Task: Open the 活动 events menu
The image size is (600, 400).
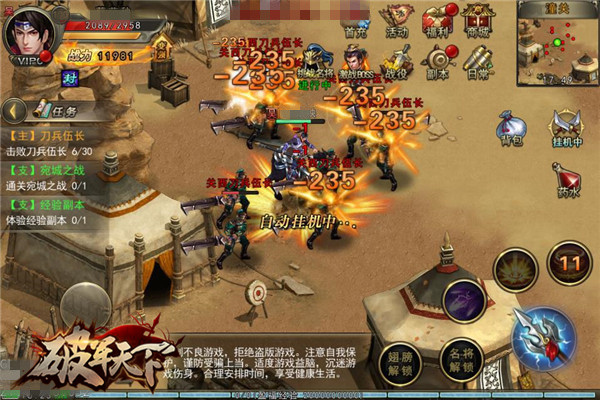Action: [x=397, y=20]
